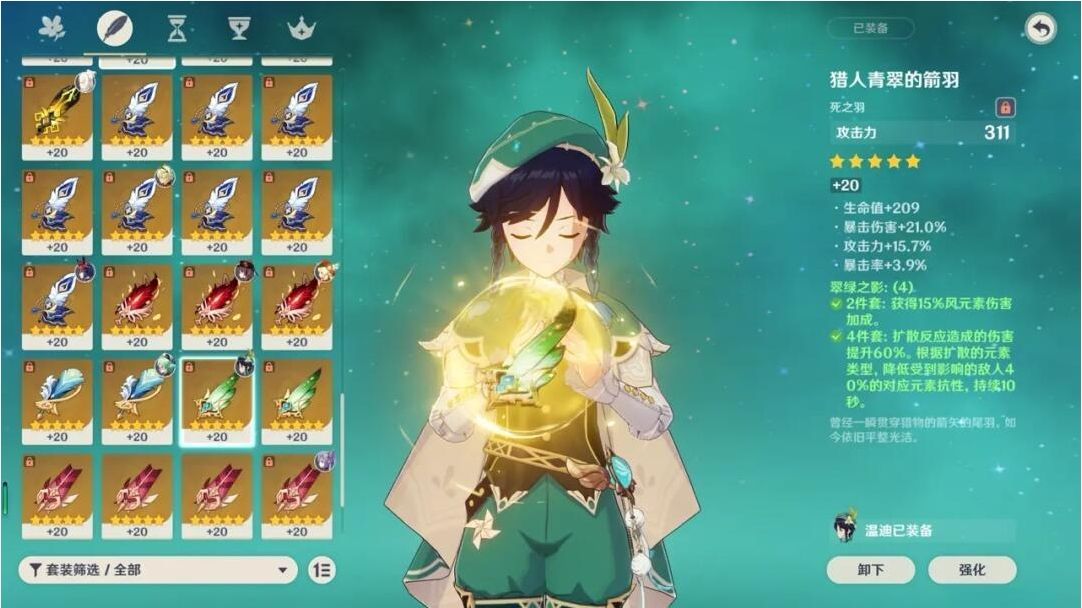Toggle the red lock icon on the artifact
Screen dimensions: 1082x608
1004,107
